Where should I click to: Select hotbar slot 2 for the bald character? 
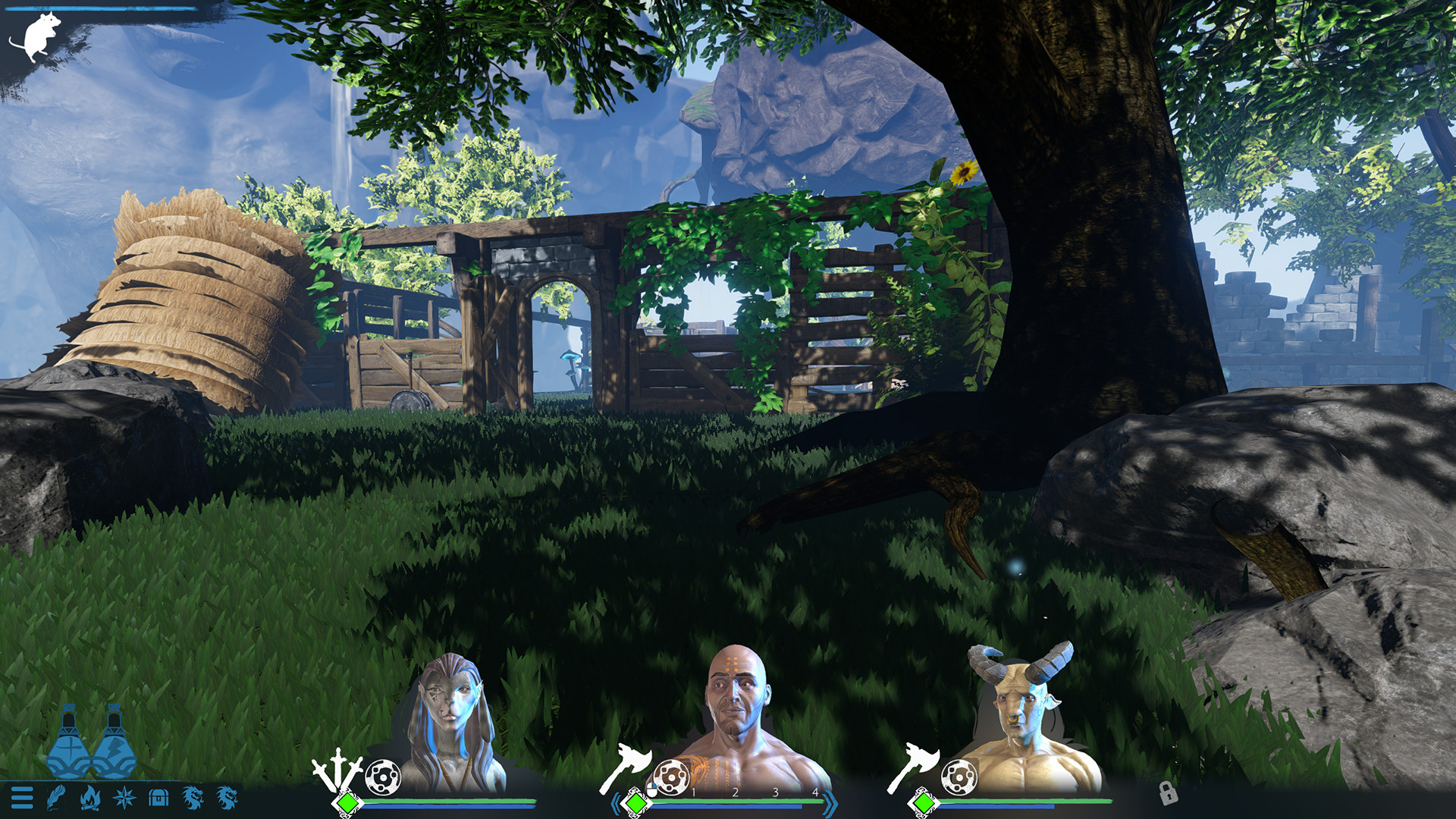point(735,792)
